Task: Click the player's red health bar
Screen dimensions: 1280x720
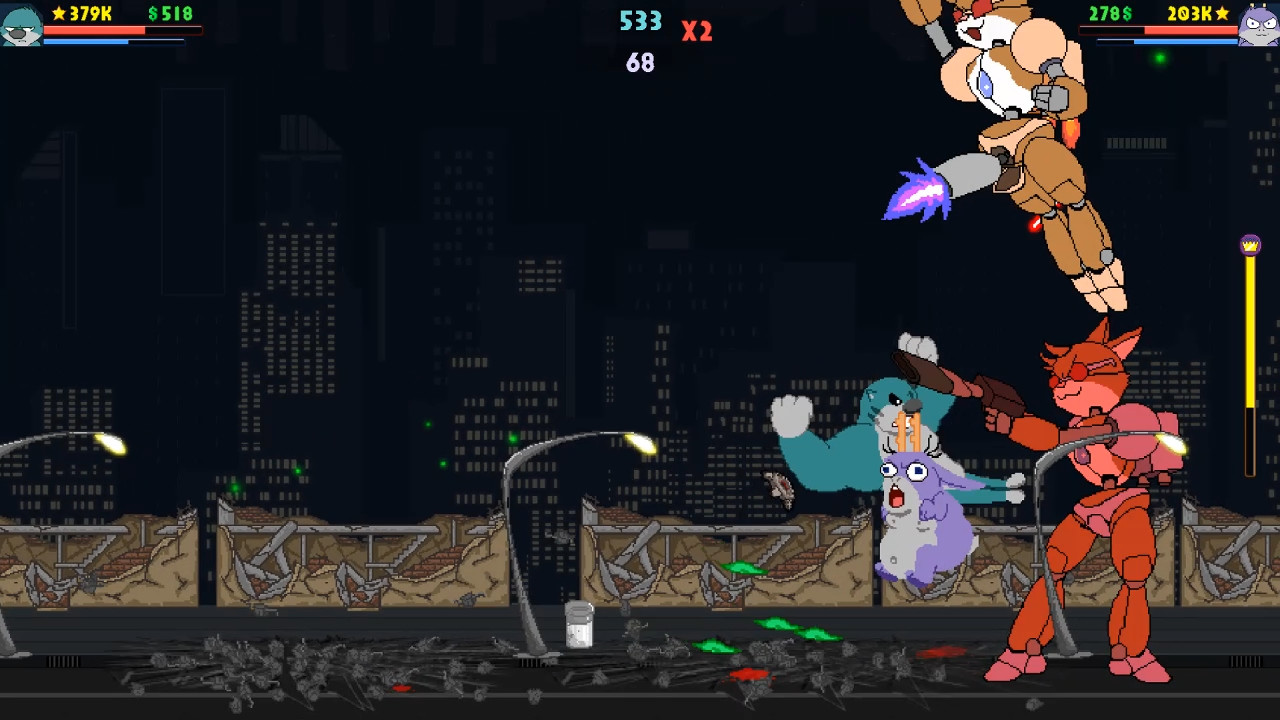Action: (100, 30)
